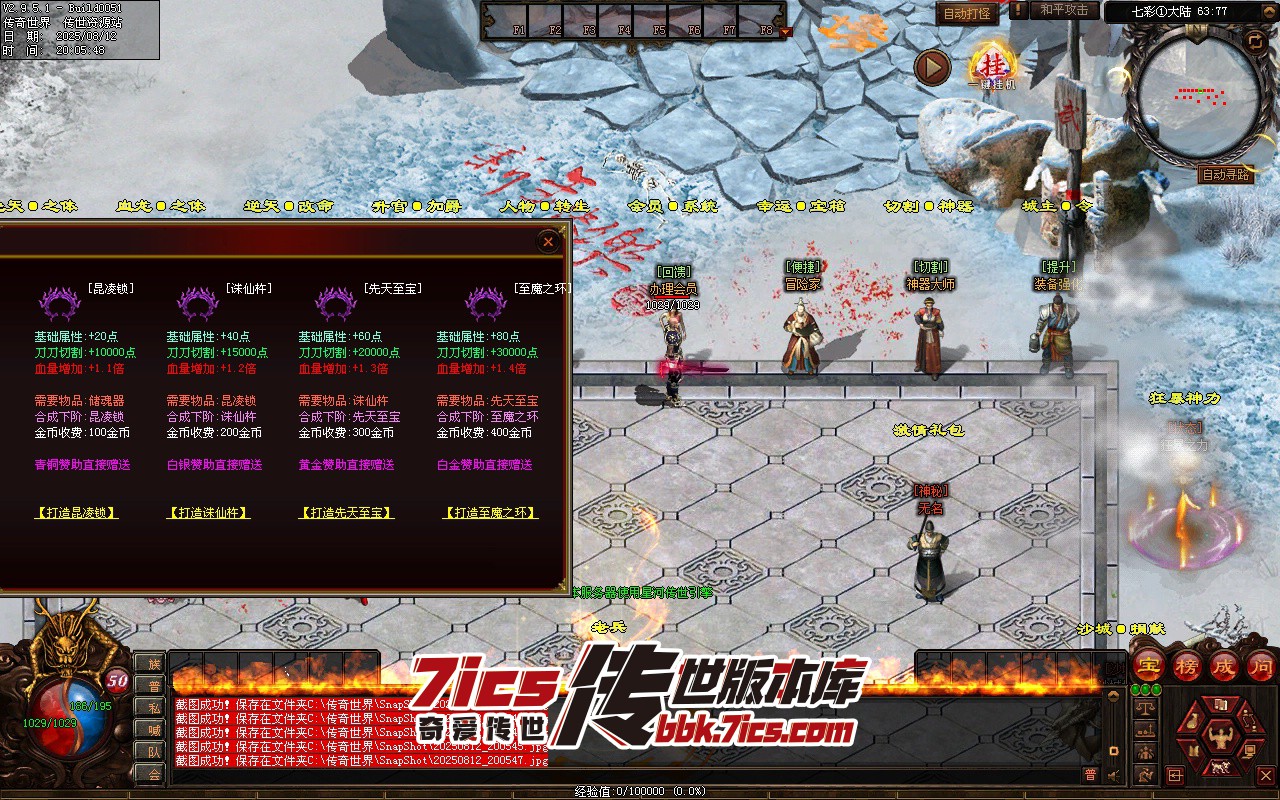Switch the 和平攻击 attack mode
This screenshot has height=800, width=1280.
[1063, 11]
